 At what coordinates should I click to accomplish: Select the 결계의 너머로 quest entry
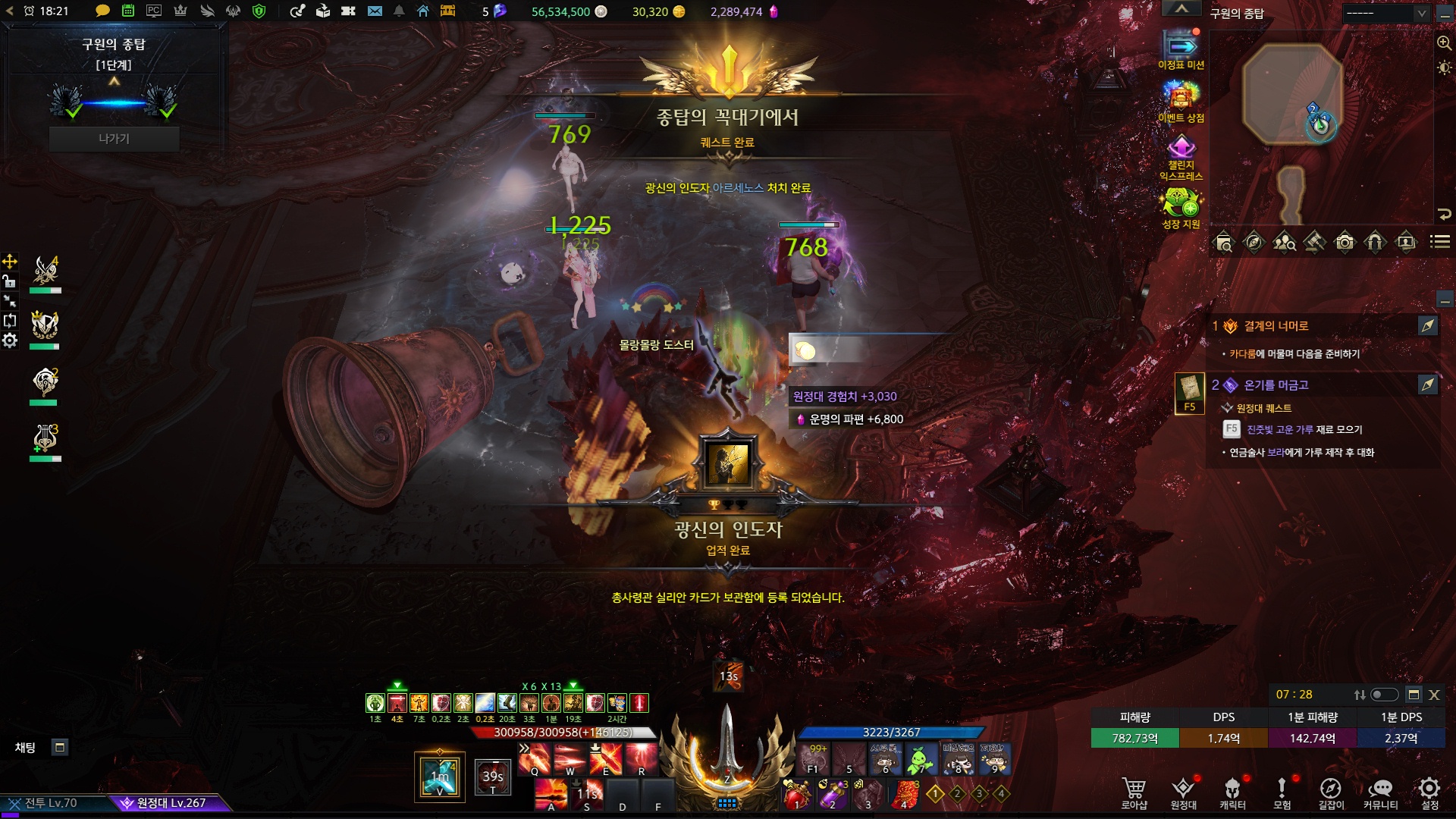point(1276,326)
